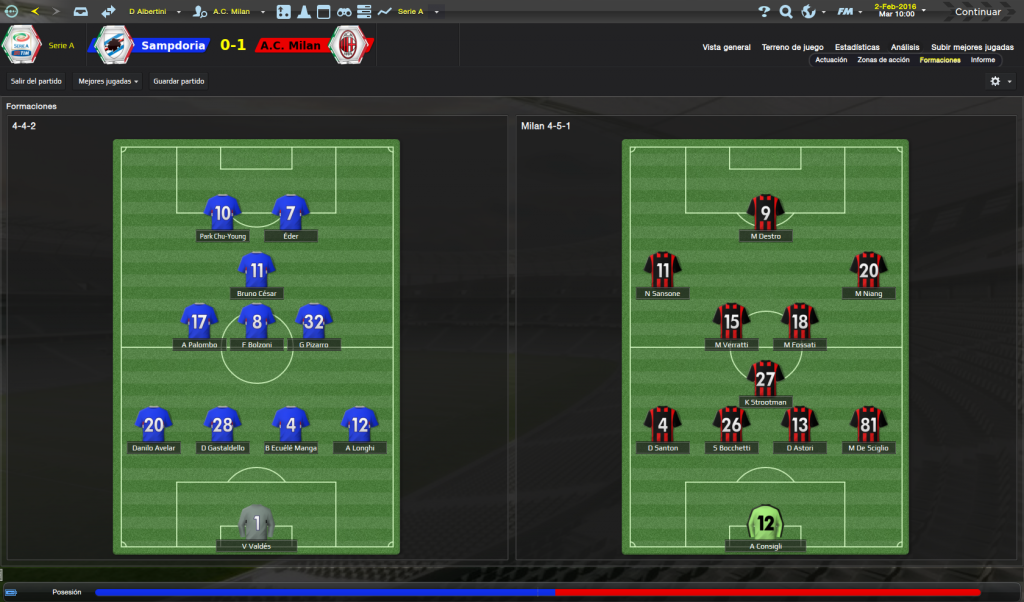This screenshot has height=602, width=1024.
Task: Pick Milan midfielder K Strootman
Action: point(766,378)
